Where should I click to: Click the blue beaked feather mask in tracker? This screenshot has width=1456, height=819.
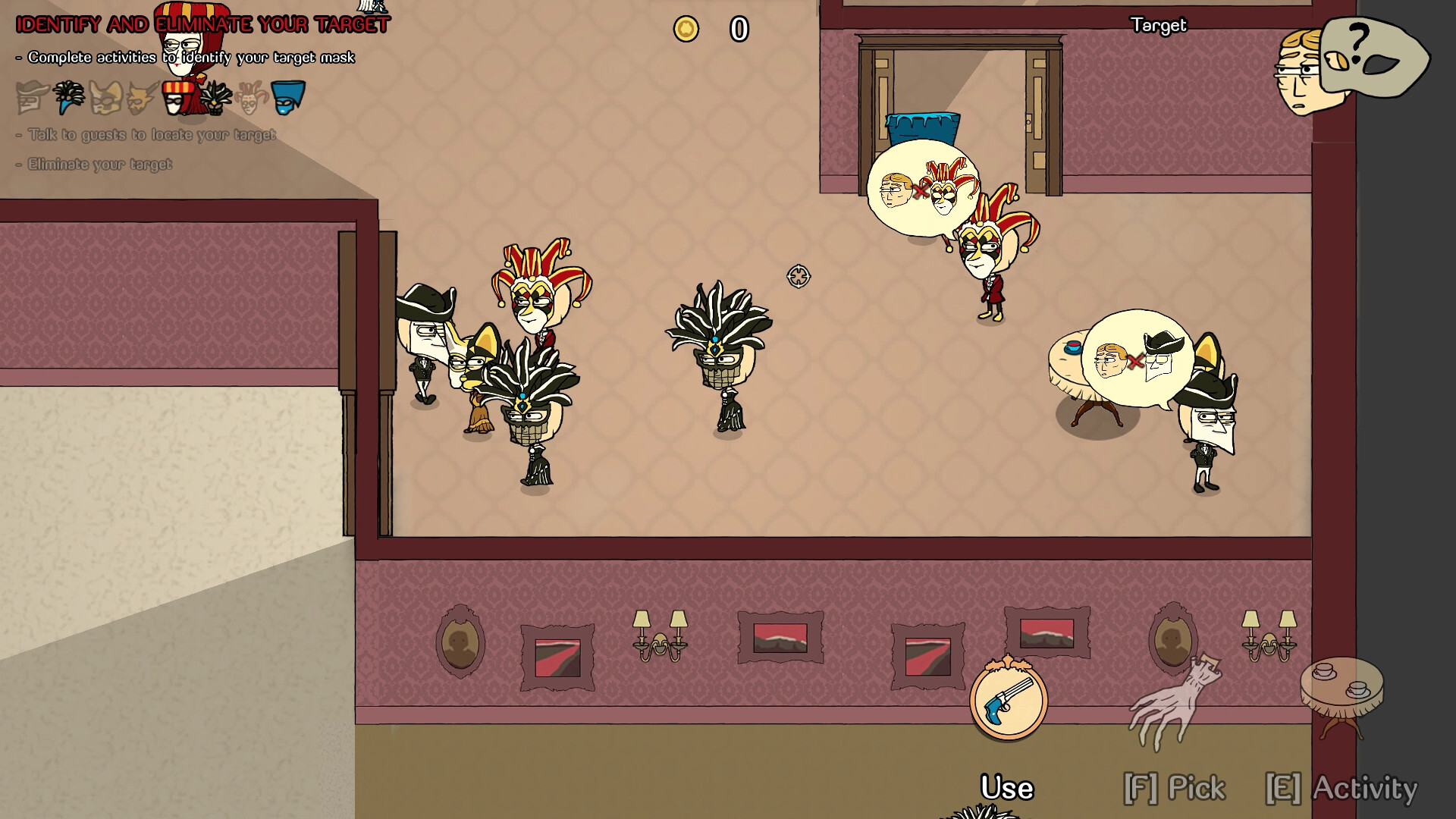pos(68,97)
